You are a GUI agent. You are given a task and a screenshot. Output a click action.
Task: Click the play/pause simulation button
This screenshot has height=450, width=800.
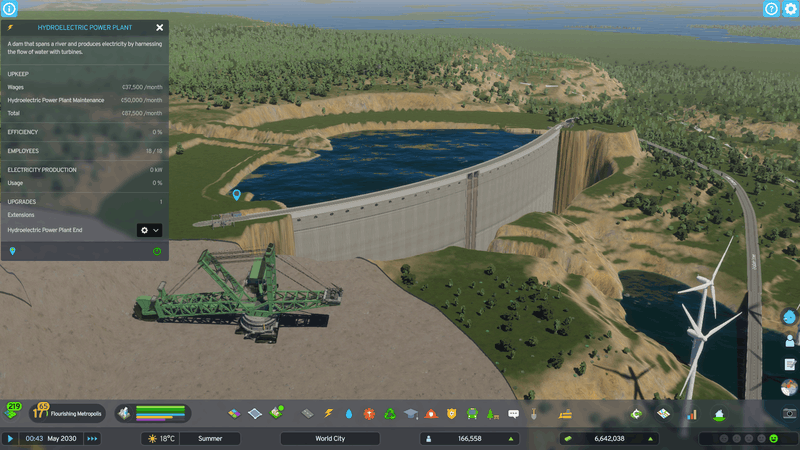(x=10, y=438)
